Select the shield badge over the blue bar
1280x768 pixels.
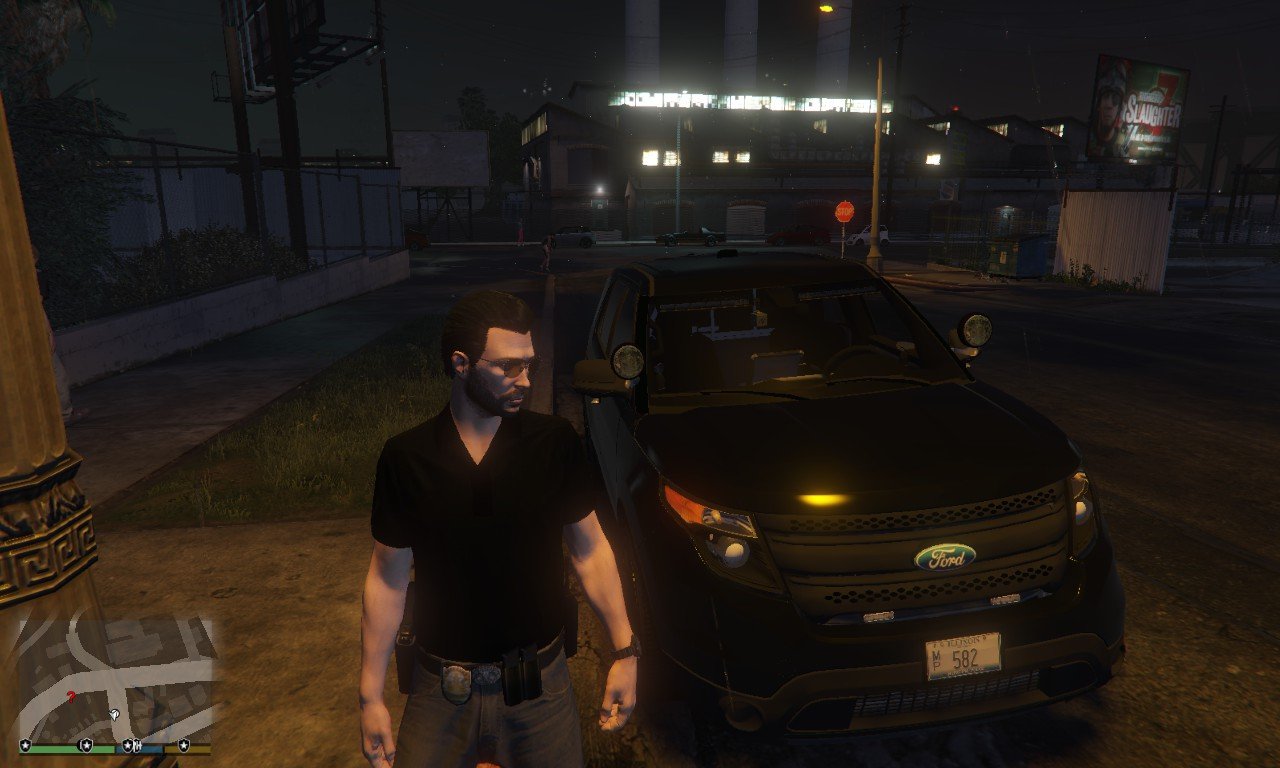point(128,745)
